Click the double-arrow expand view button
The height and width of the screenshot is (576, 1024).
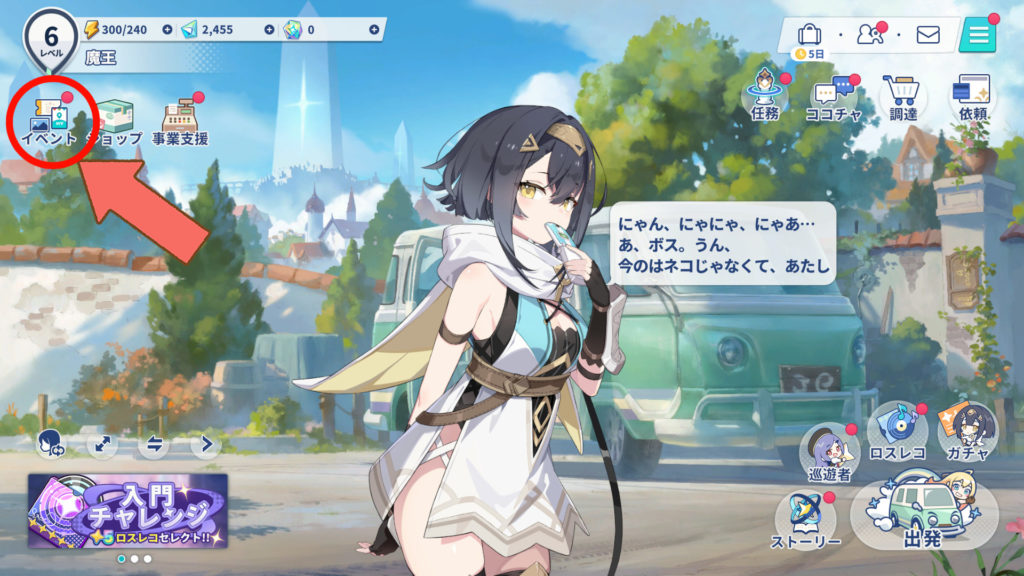point(101,444)
